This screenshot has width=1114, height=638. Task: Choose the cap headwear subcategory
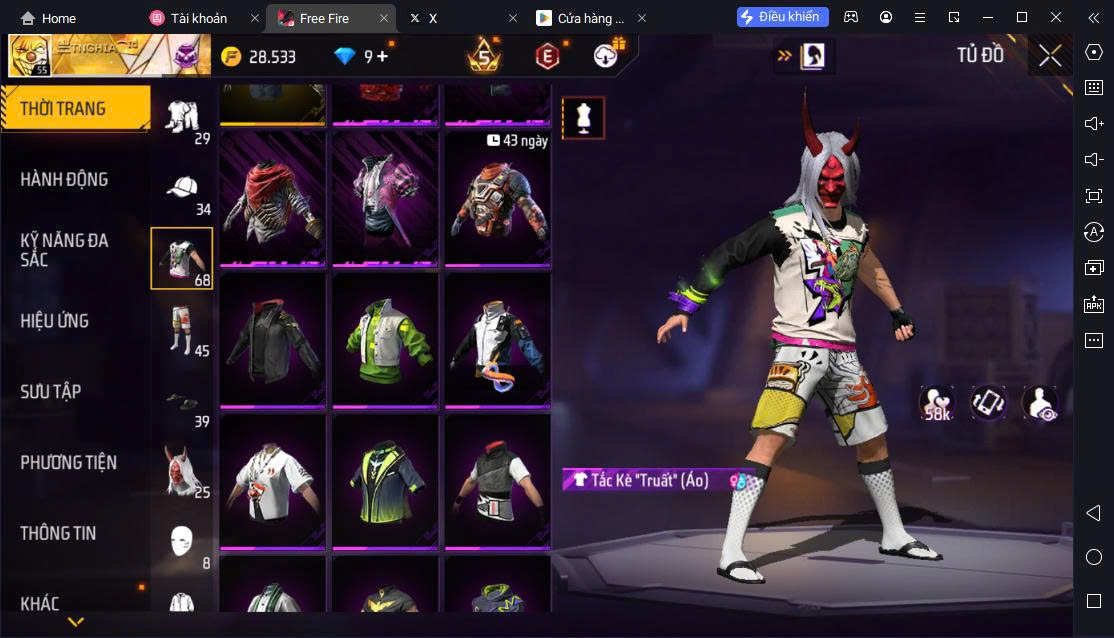182,190
